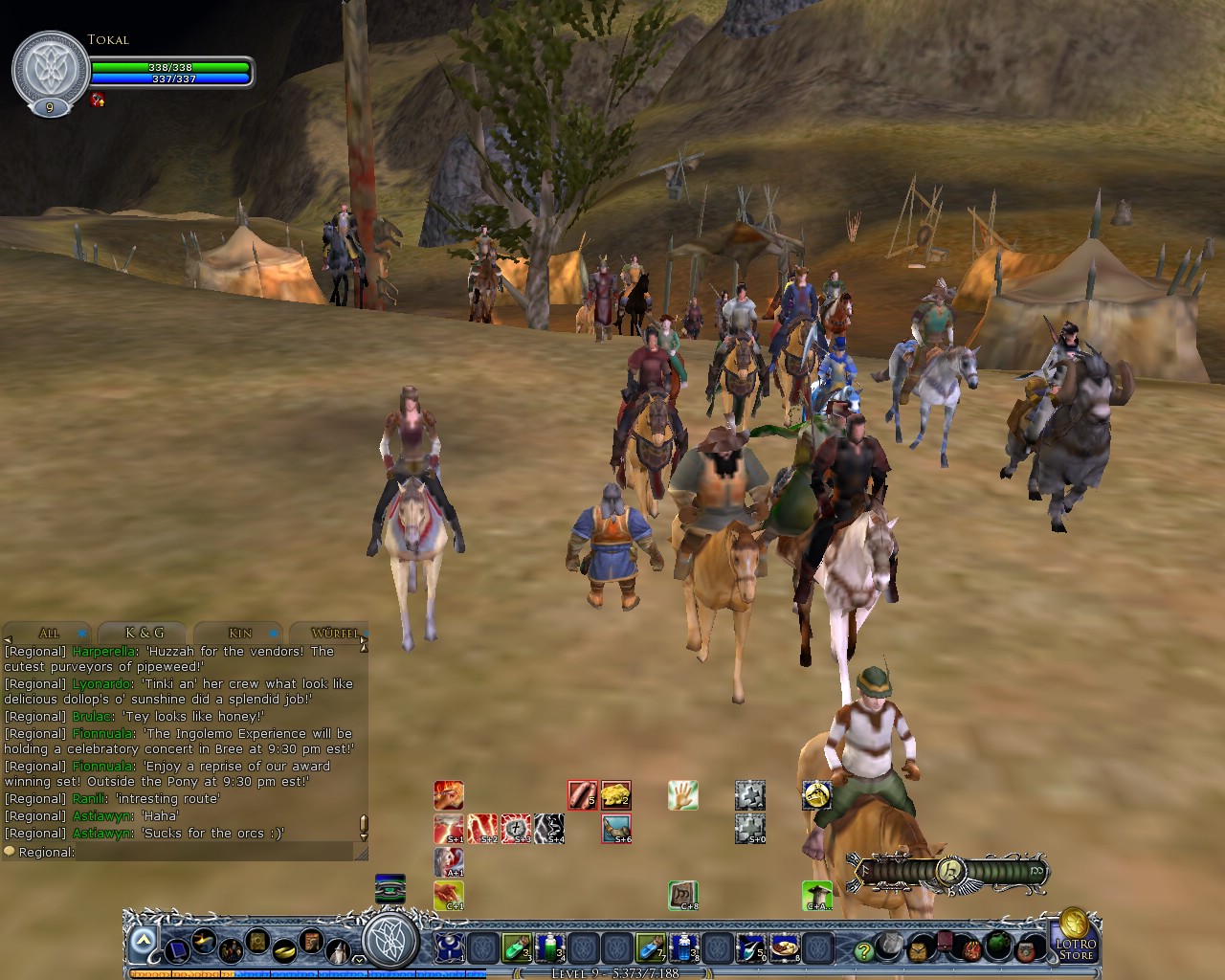Screen dimensions: 1225x980
Task: Click the left arrow to scroll chat tabs
Action: [x=8, y=638]
